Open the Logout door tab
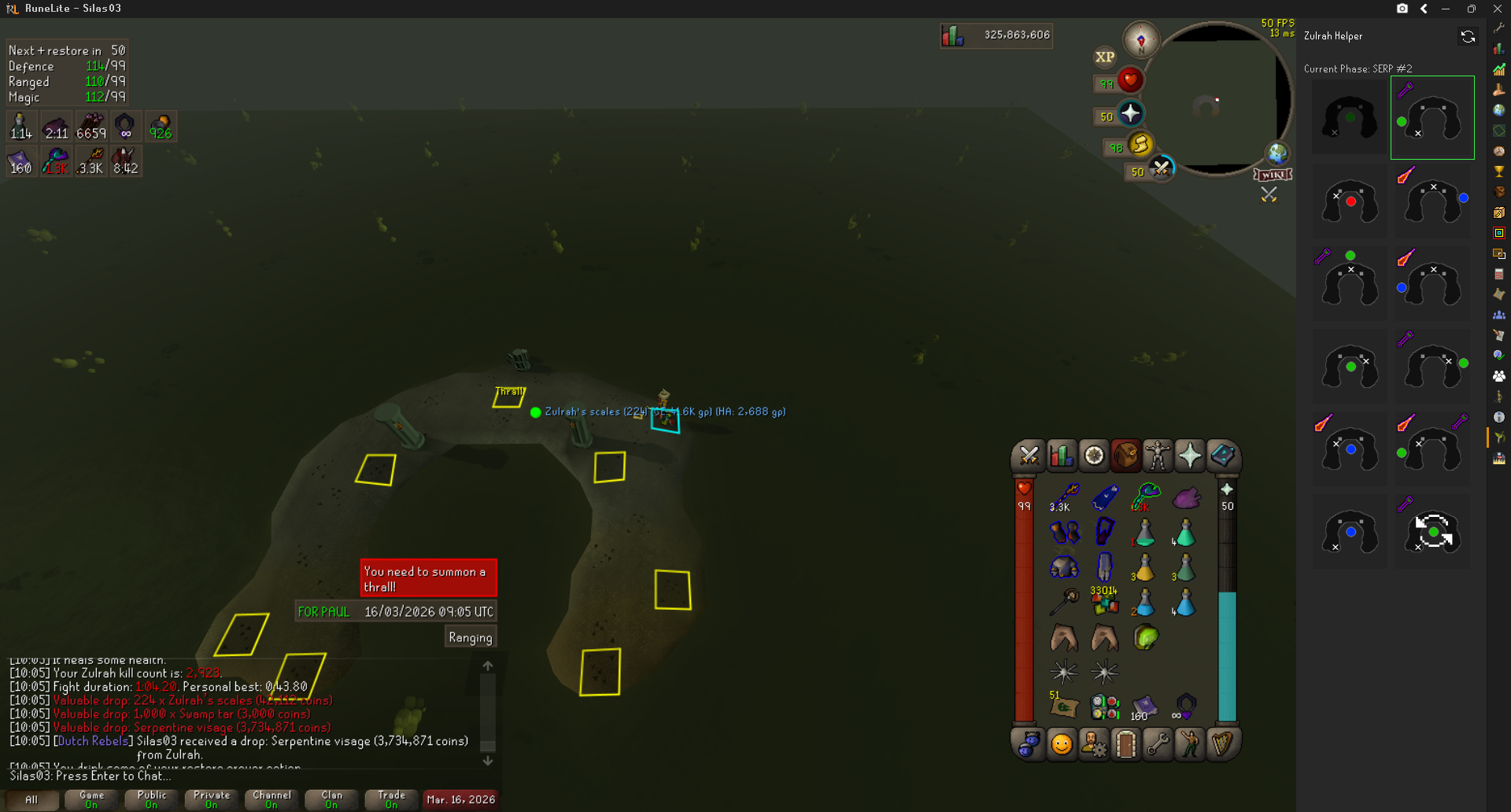The image size is (1511, 812). click(1125, 744)
